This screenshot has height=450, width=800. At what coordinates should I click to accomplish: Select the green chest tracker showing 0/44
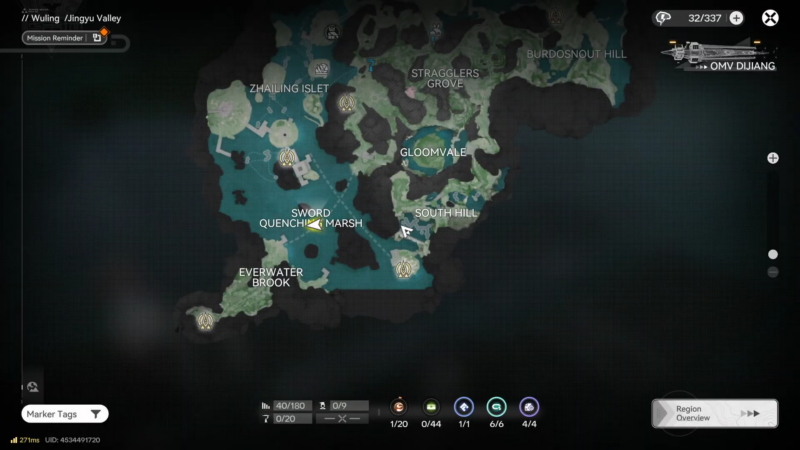431,406
